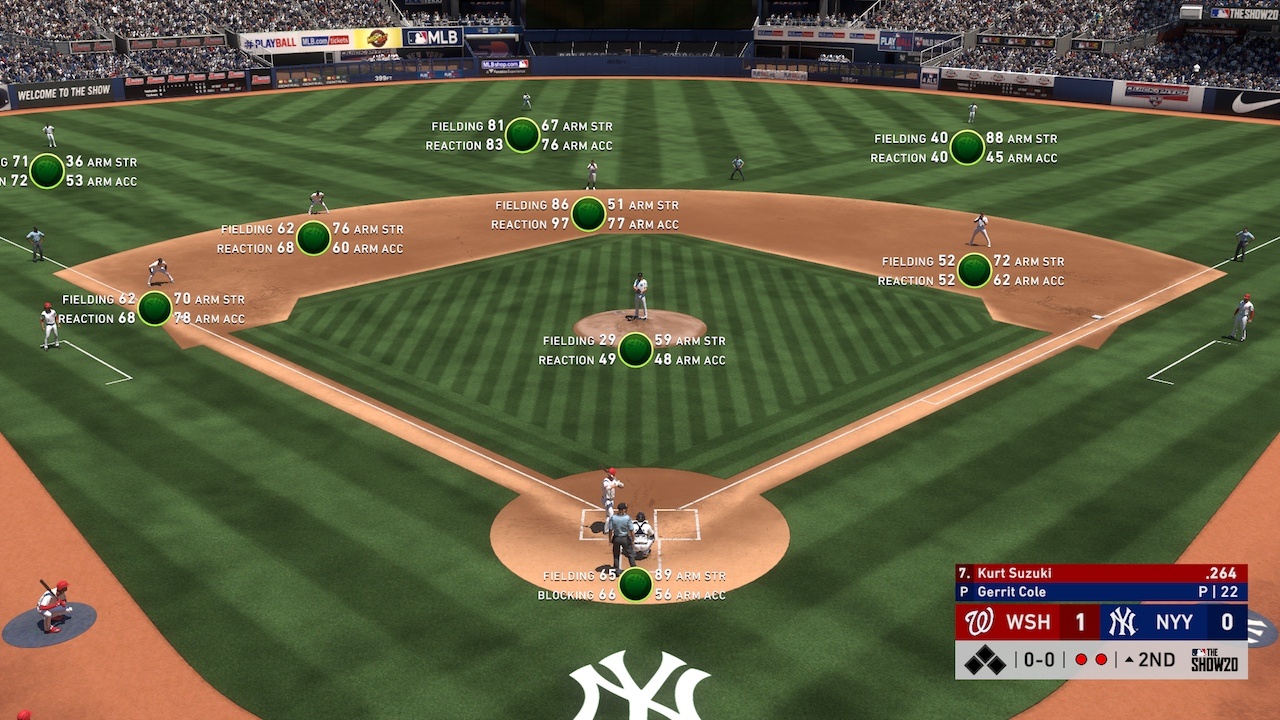Choose the pitcher's marker showing Fielding 29

(635, 350)
